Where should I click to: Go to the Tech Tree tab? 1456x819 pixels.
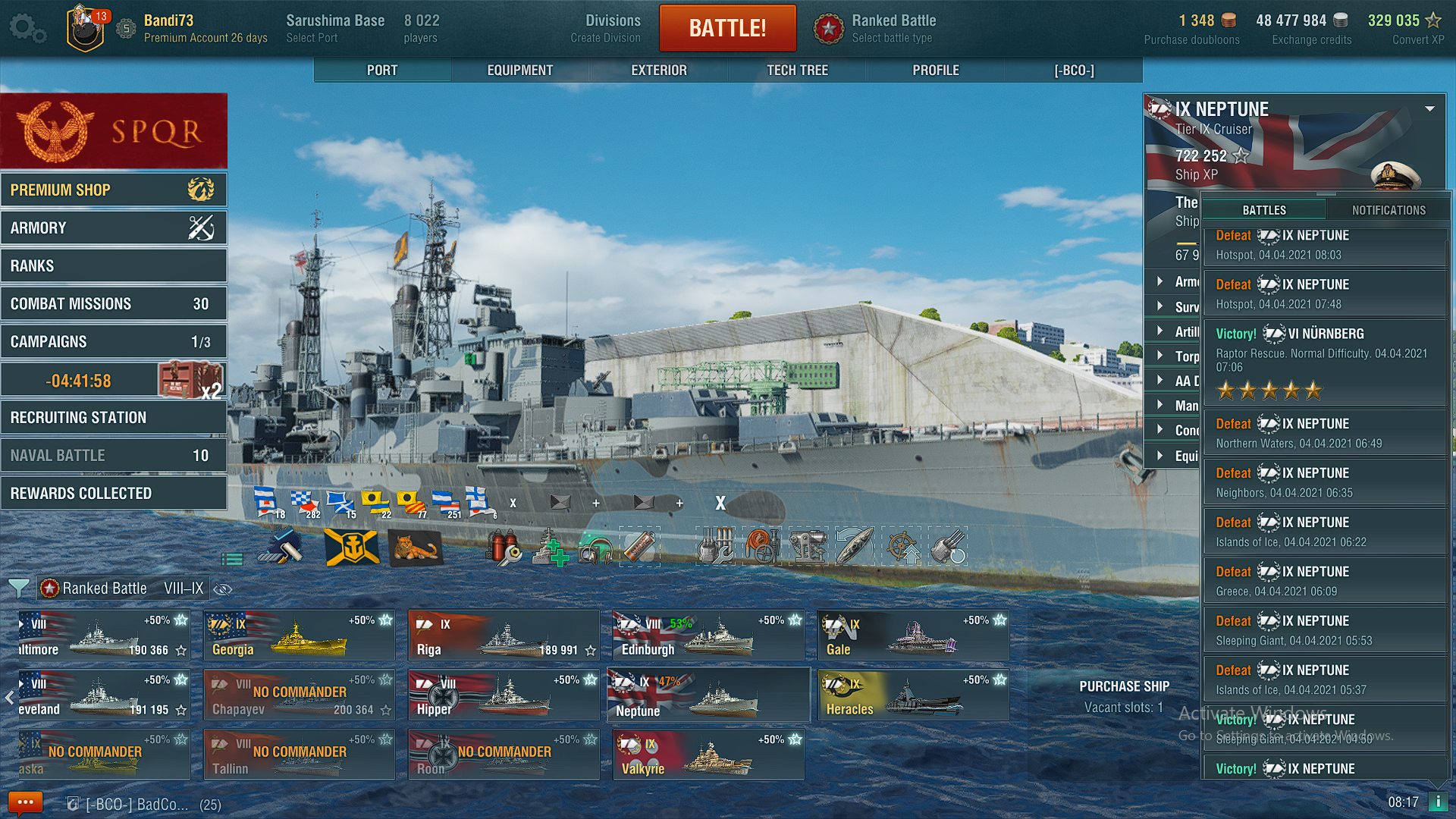coord(797,70)
